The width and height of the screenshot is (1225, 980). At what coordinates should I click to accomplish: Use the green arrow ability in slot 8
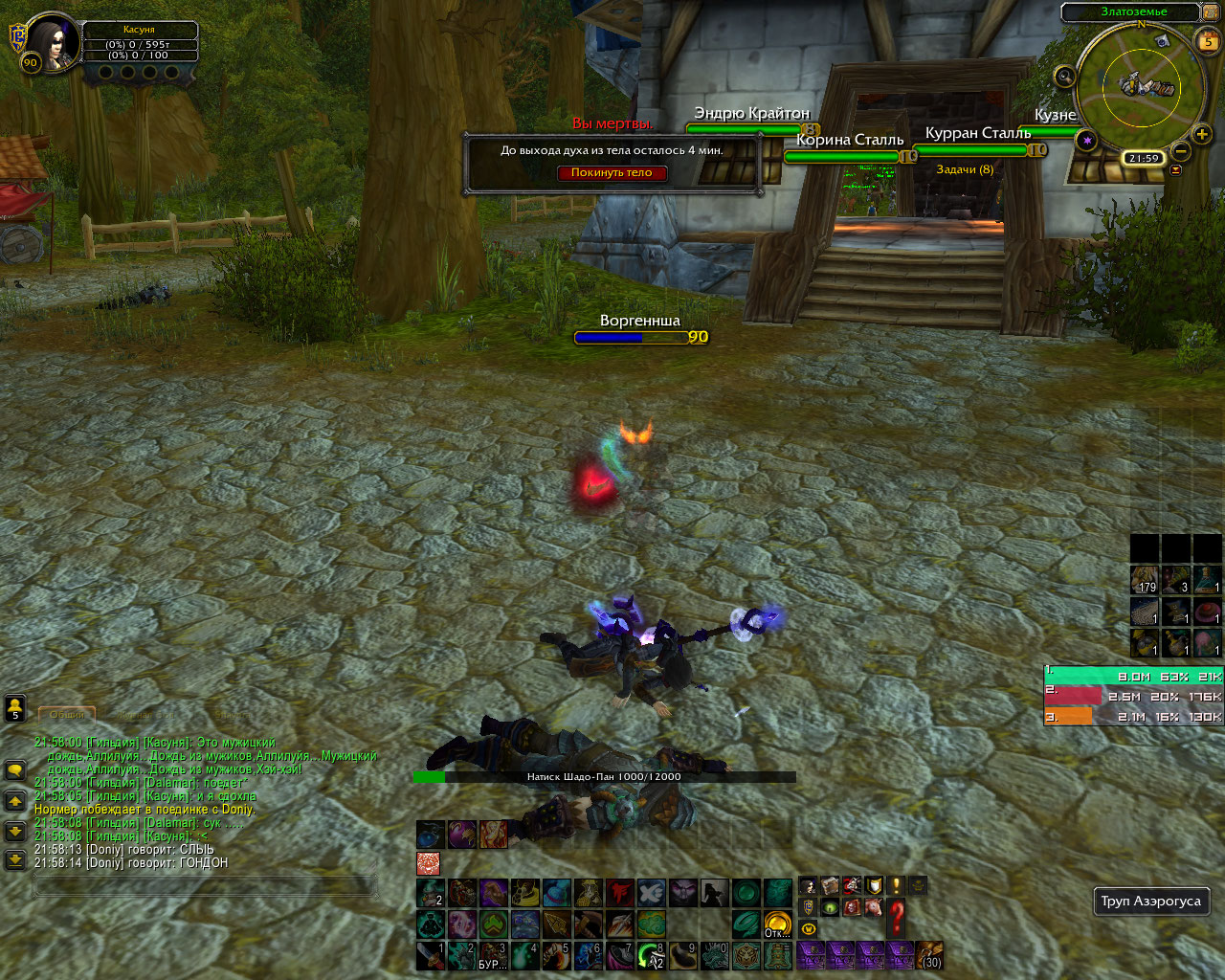pos(652,955)
